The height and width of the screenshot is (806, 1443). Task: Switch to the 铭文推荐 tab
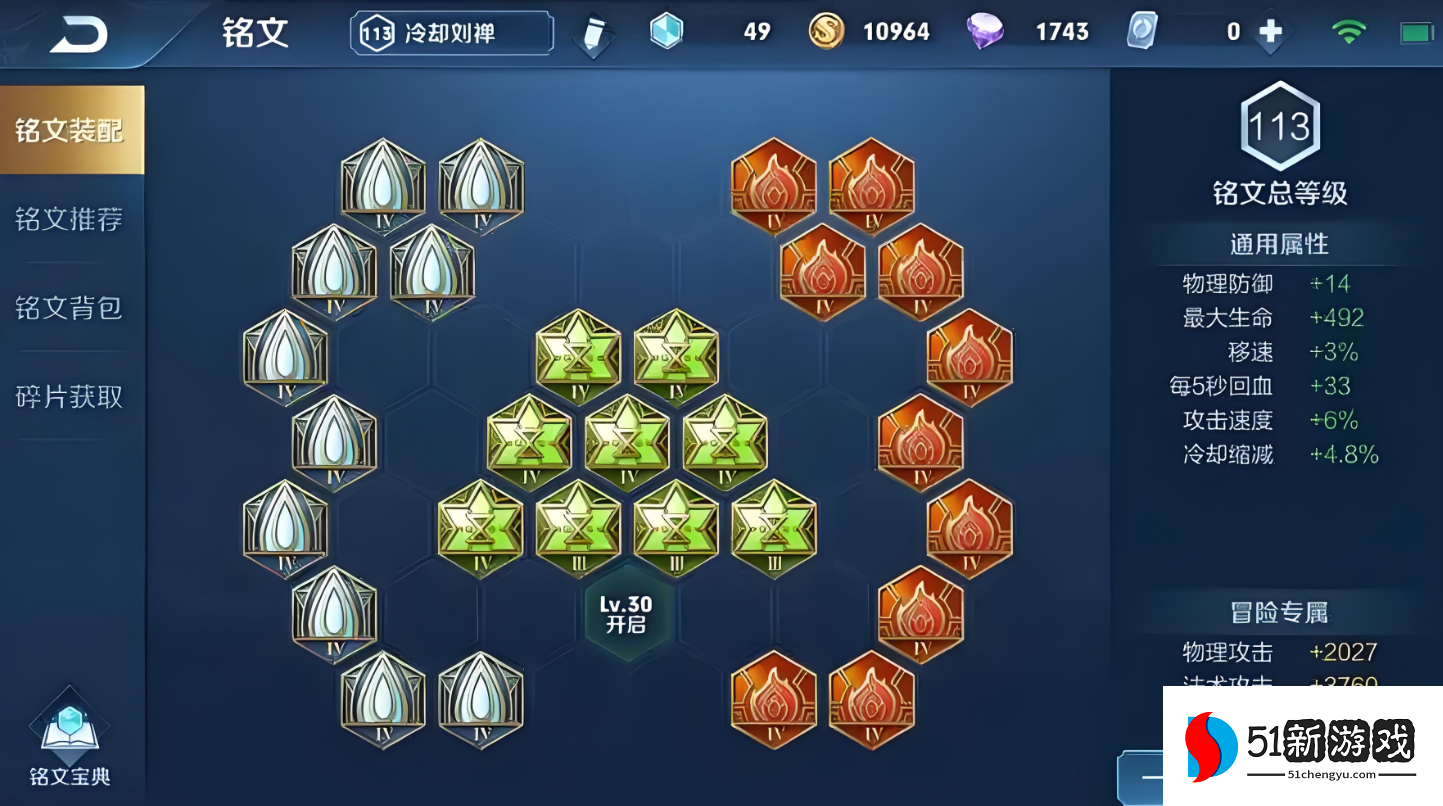point(68,220)
